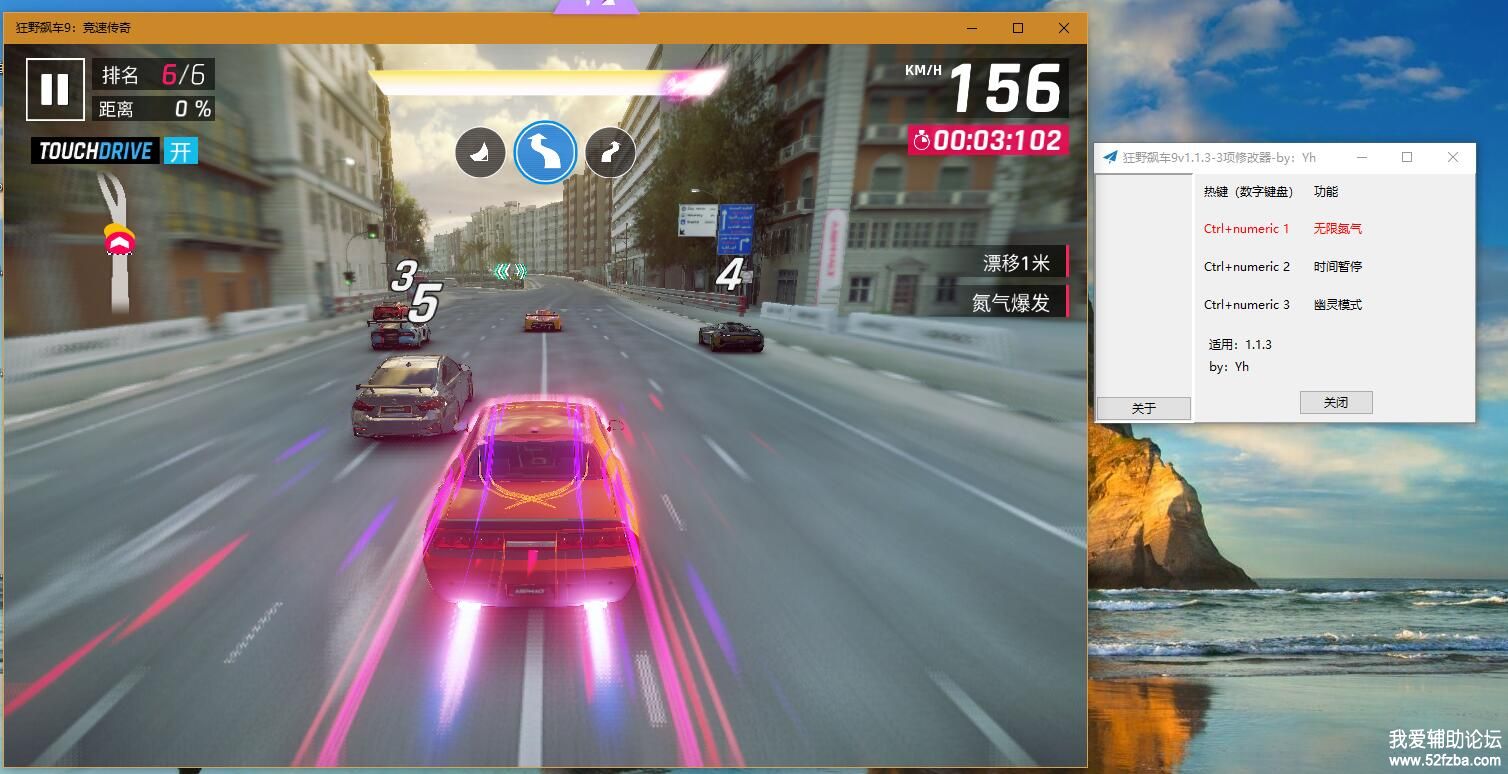Click the trainer's 关闭 button
The width and height of the screenshot is (1508, 774).
point(1336,402)
